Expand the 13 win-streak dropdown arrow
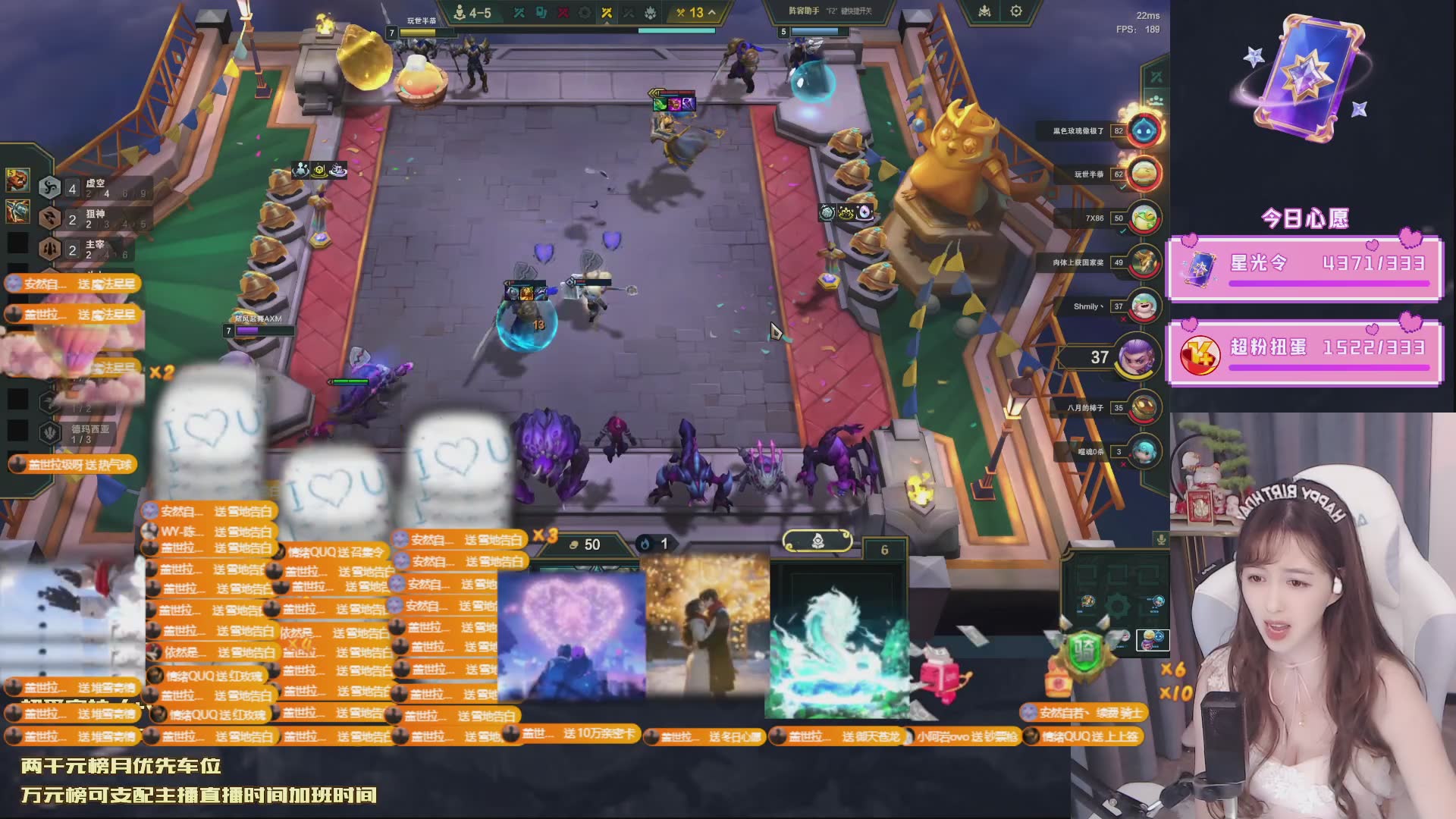This screenshot has width=1456, height=819. [711, 12]
